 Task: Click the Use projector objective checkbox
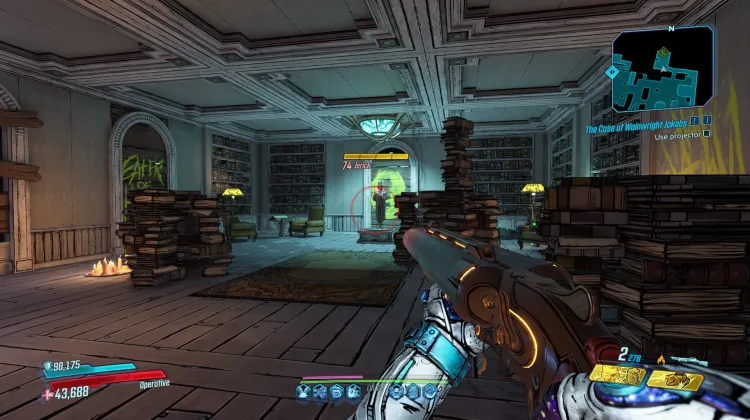(707, 133)
